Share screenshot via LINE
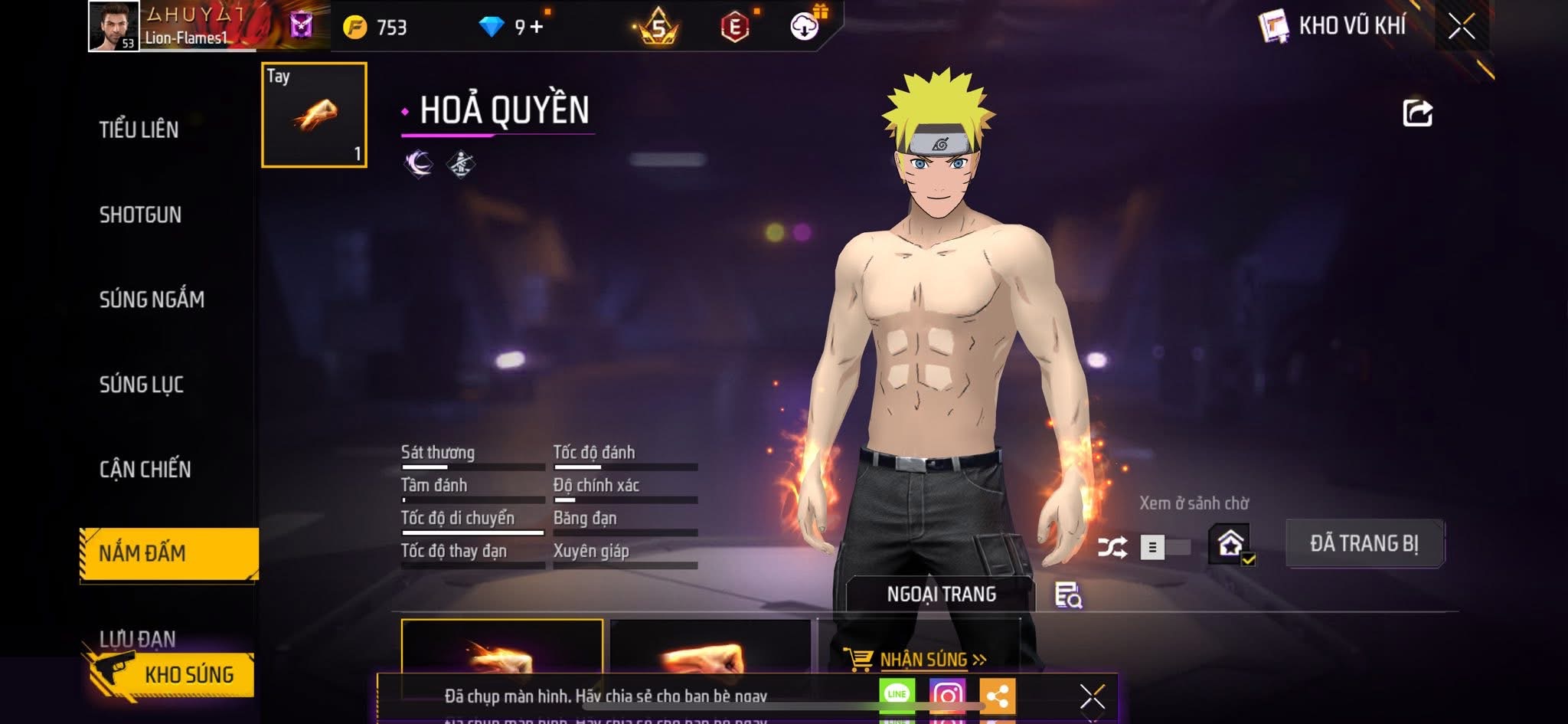Screen dimensions: 1568x724 point(897,695)
